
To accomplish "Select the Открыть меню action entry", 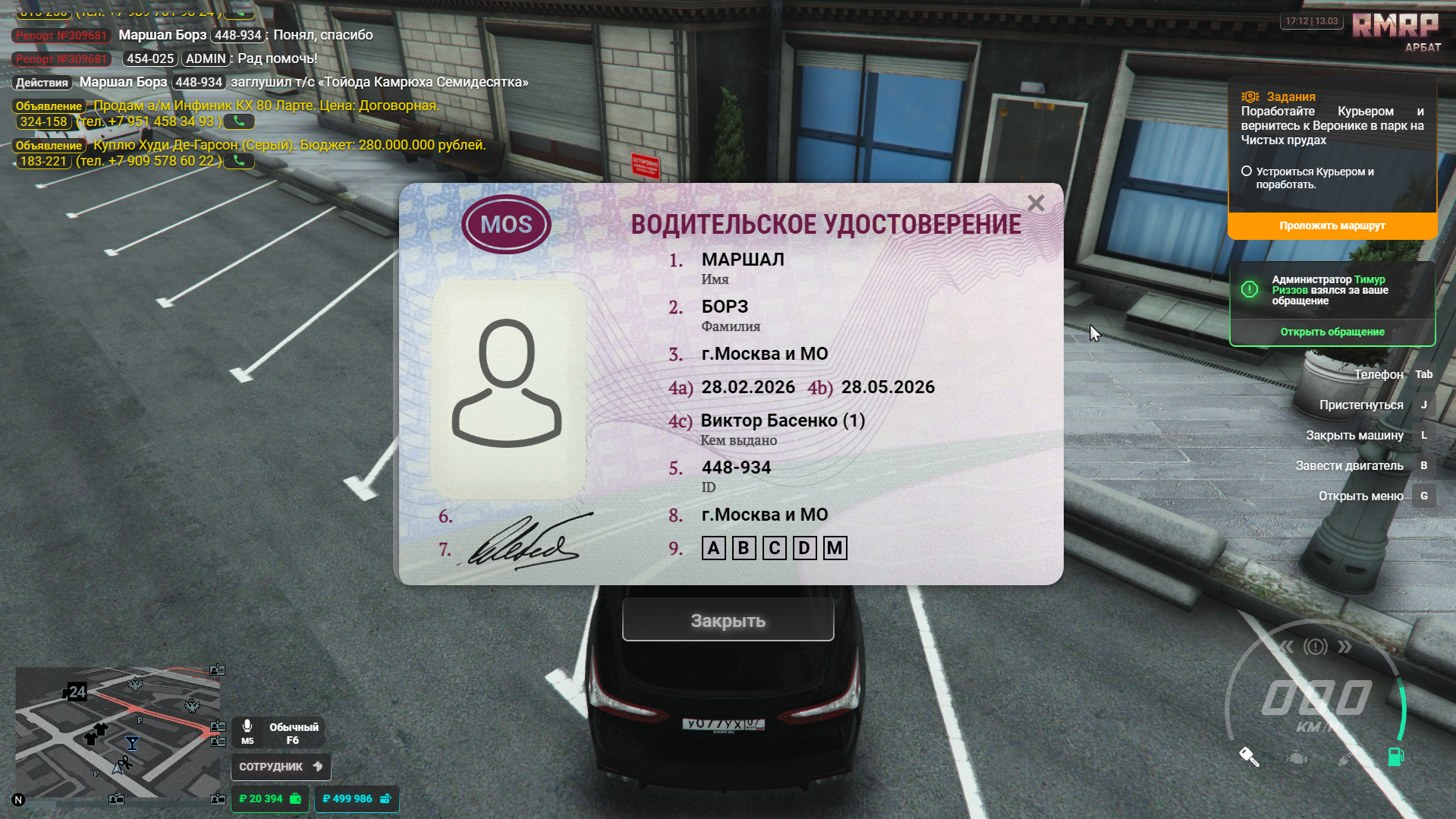I will pos(1360,496).
